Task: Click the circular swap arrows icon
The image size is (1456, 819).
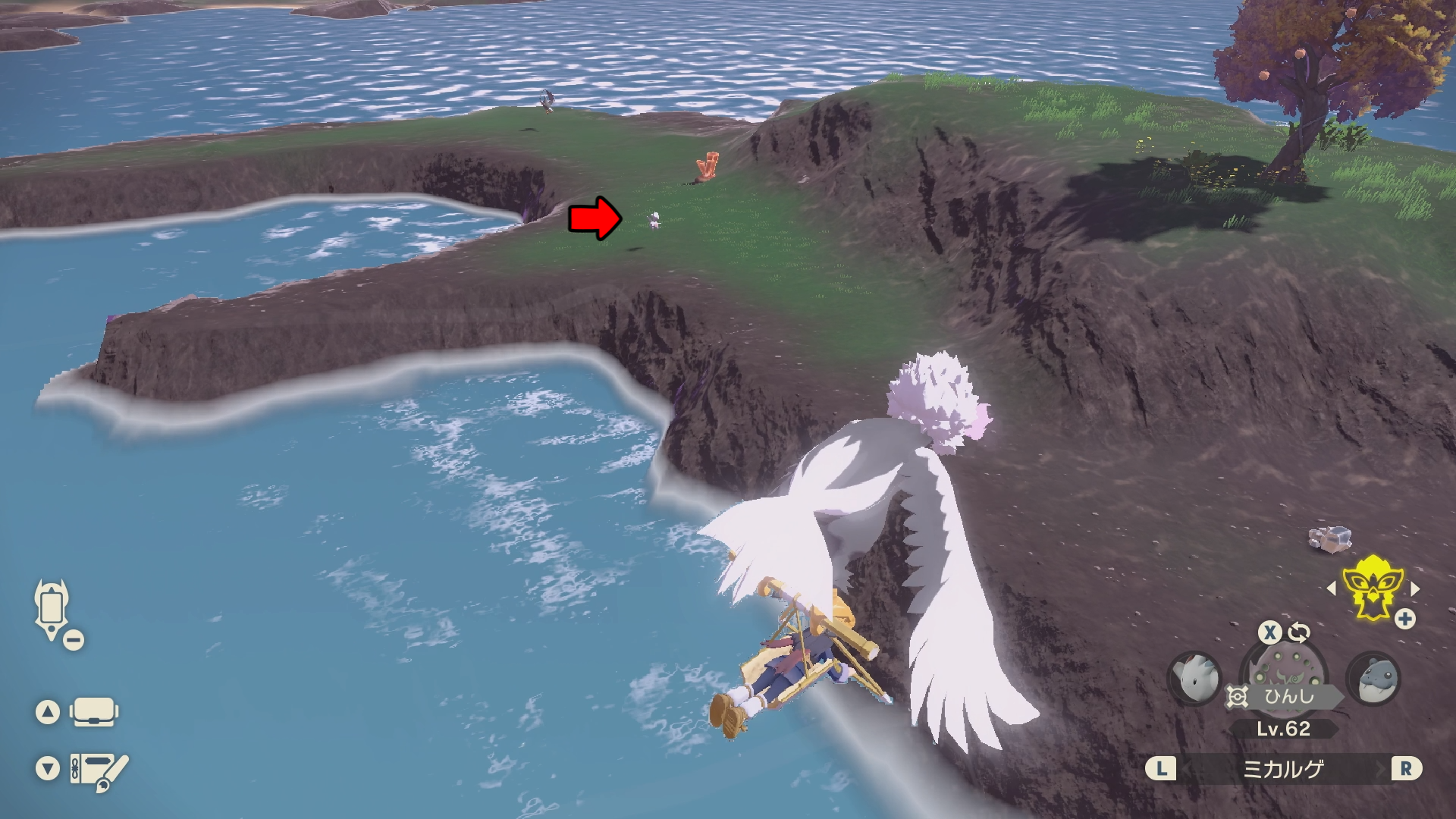Action: [1298, 632]
